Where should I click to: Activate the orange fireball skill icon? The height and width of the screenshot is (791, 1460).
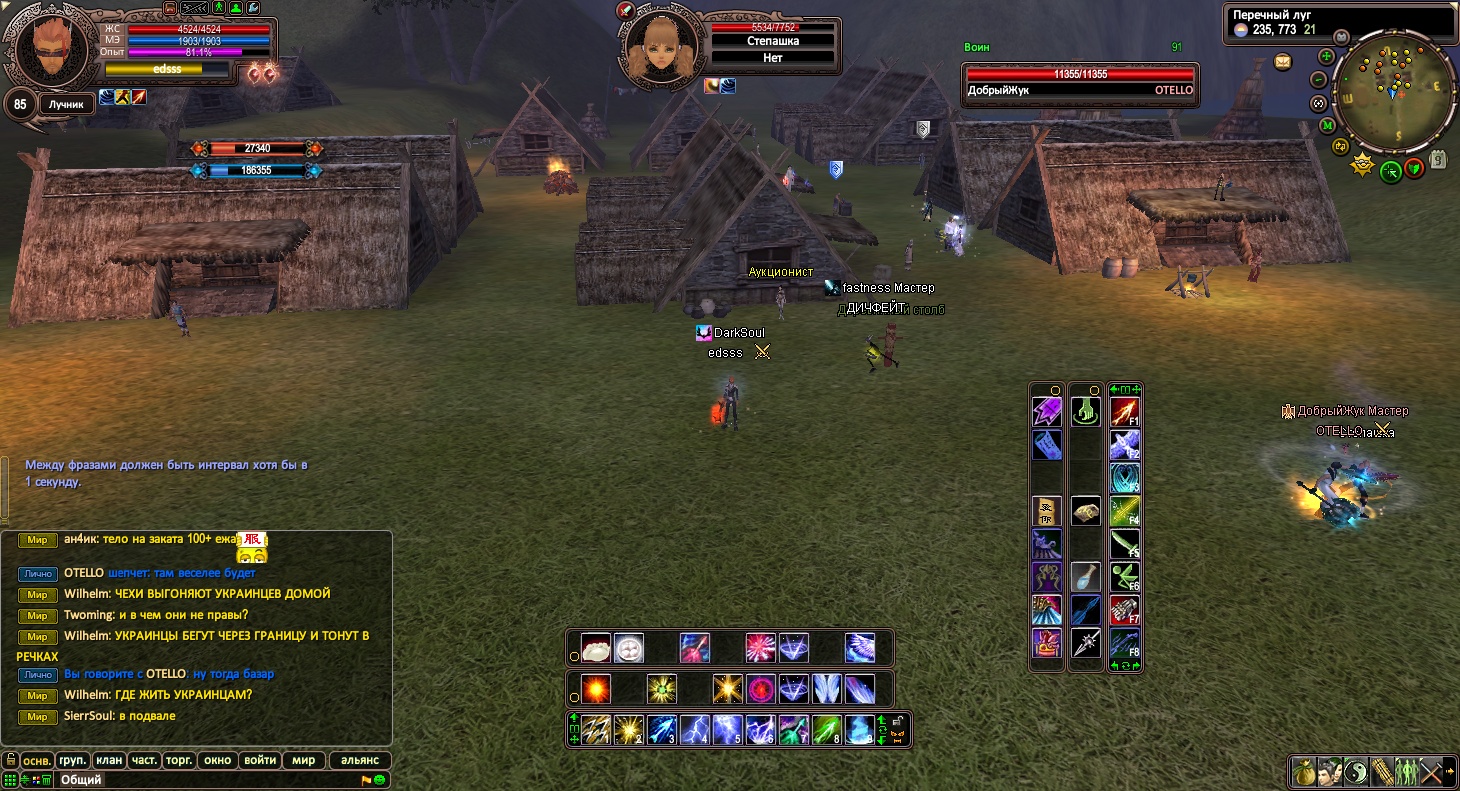pos(596,689)
